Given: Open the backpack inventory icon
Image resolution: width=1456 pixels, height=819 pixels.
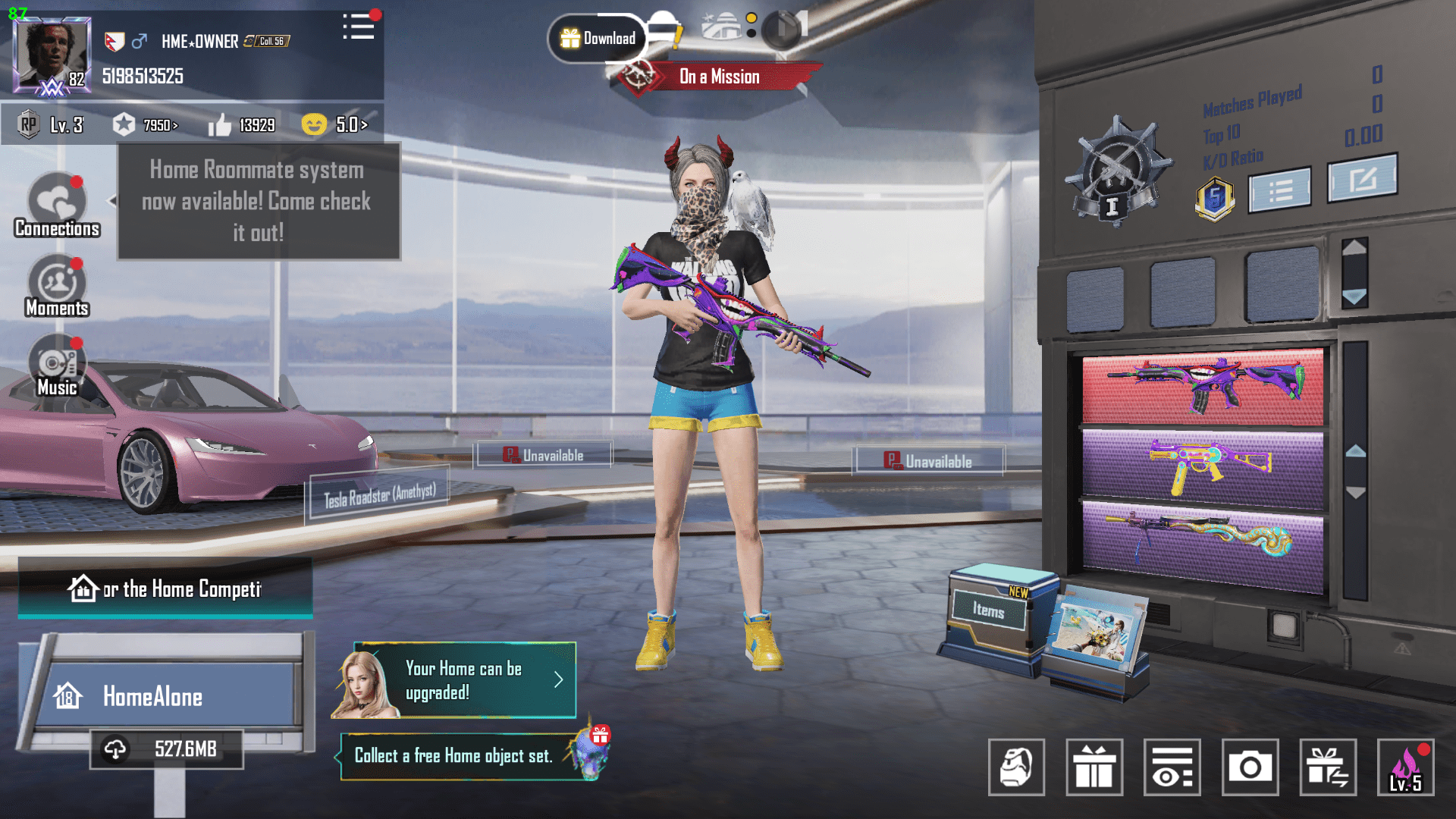Looking at the screenshot, I should 1016,767.
